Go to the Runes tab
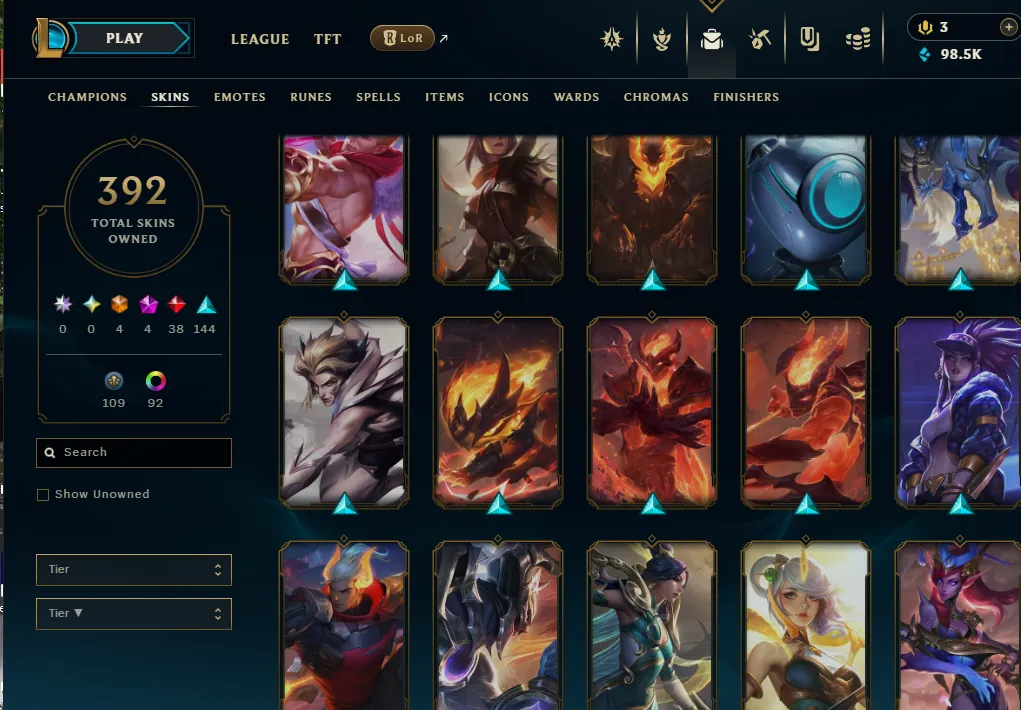This screenshot has width=1021, height=710. click(311, 97)
